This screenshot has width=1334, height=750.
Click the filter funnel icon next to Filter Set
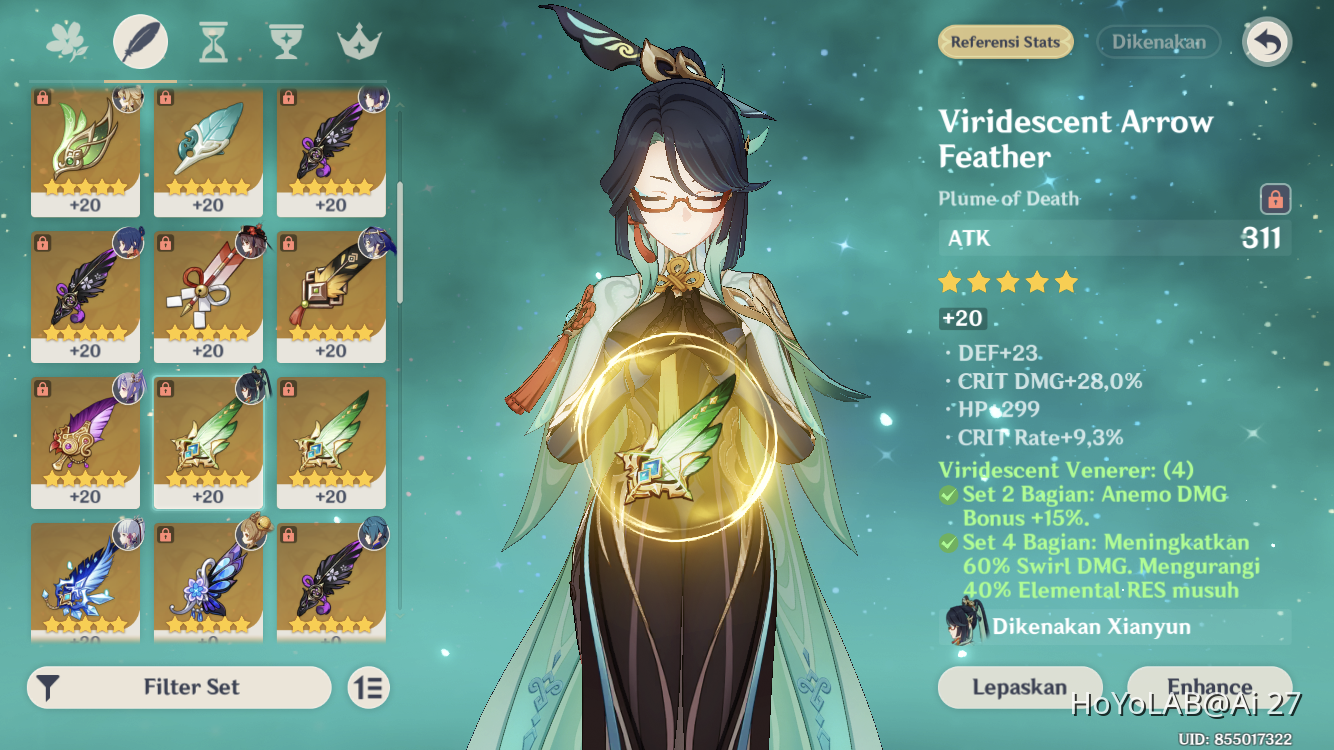pos(50,687)
